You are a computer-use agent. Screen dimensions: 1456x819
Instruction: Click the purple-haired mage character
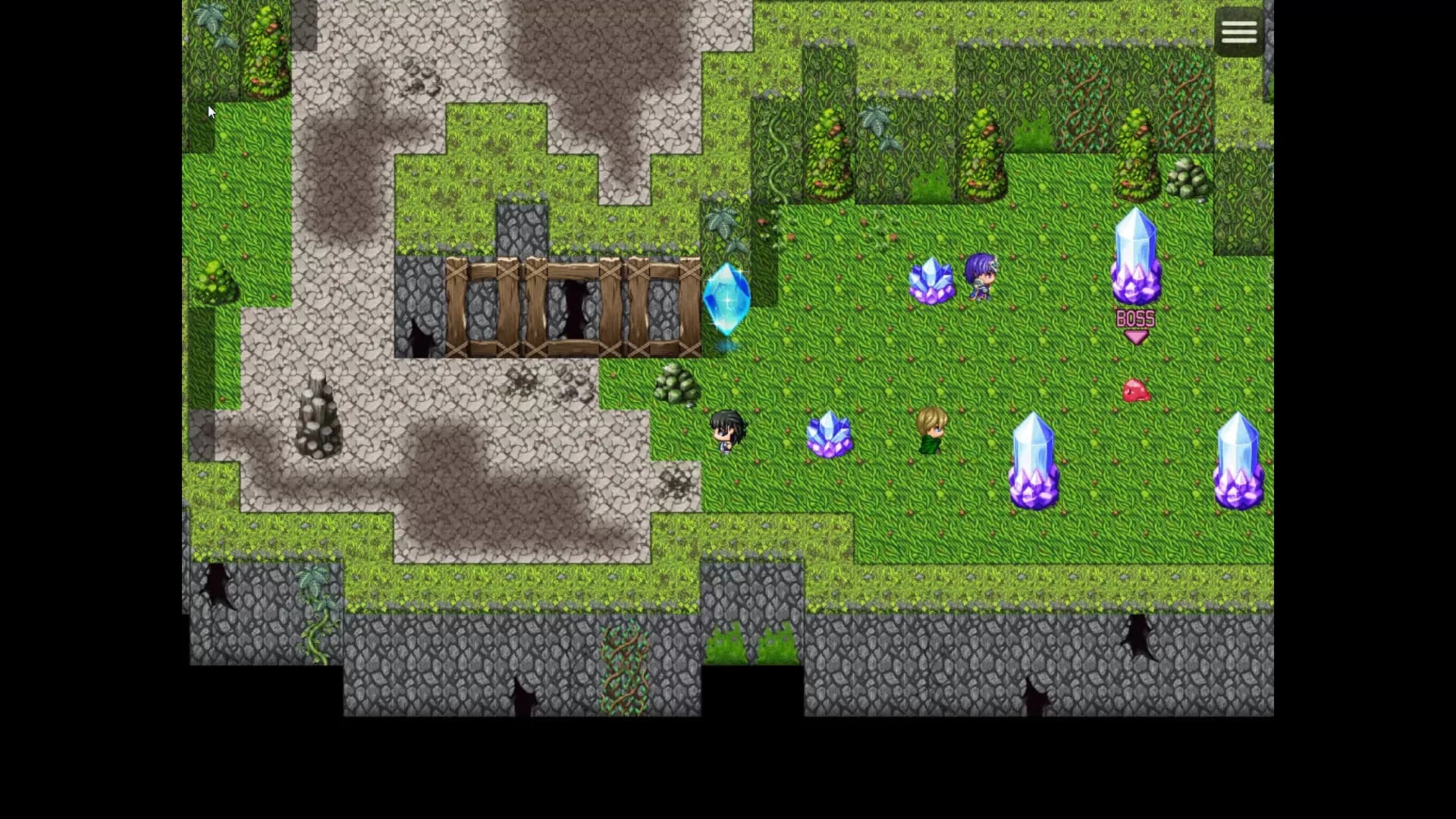click(981, 277)
